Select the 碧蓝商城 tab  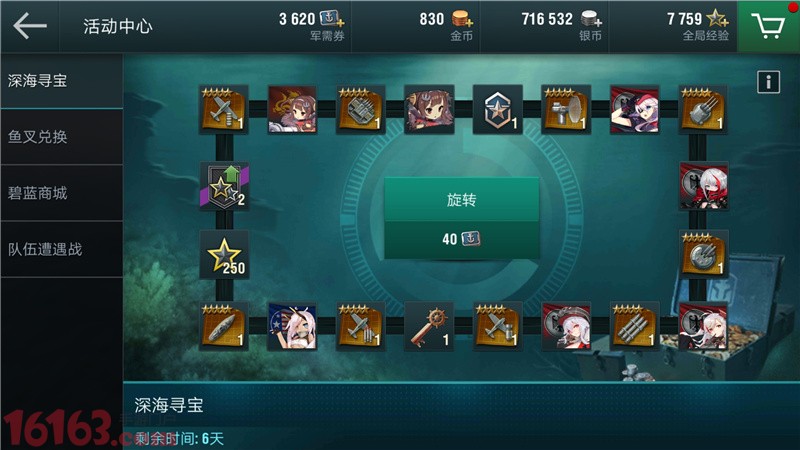(61, 192)
